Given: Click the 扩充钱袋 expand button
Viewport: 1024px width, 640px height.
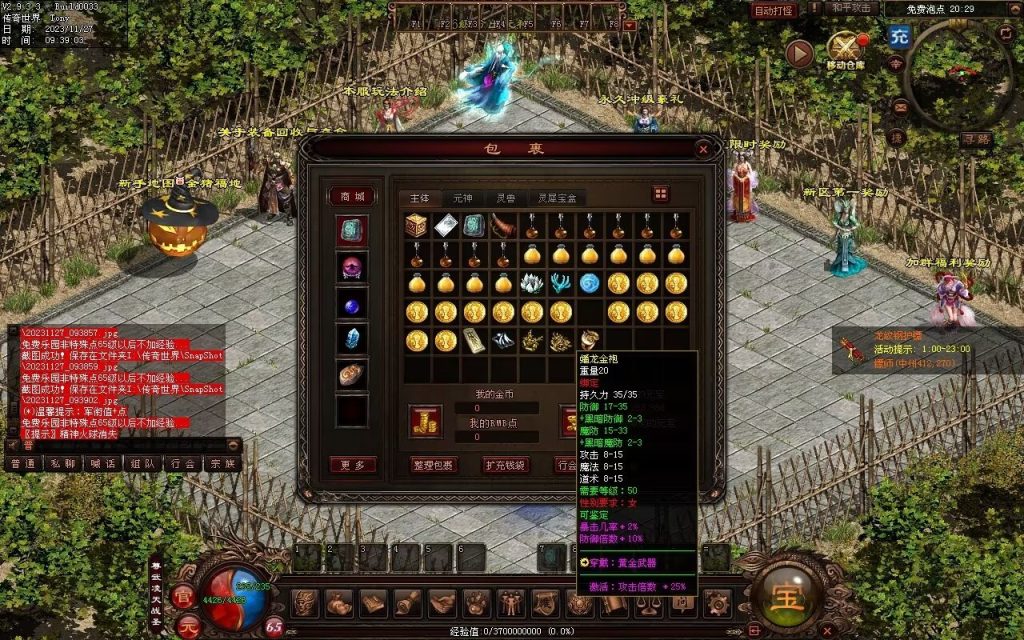Looking at the screenshot, I should [x=505, y=465].
